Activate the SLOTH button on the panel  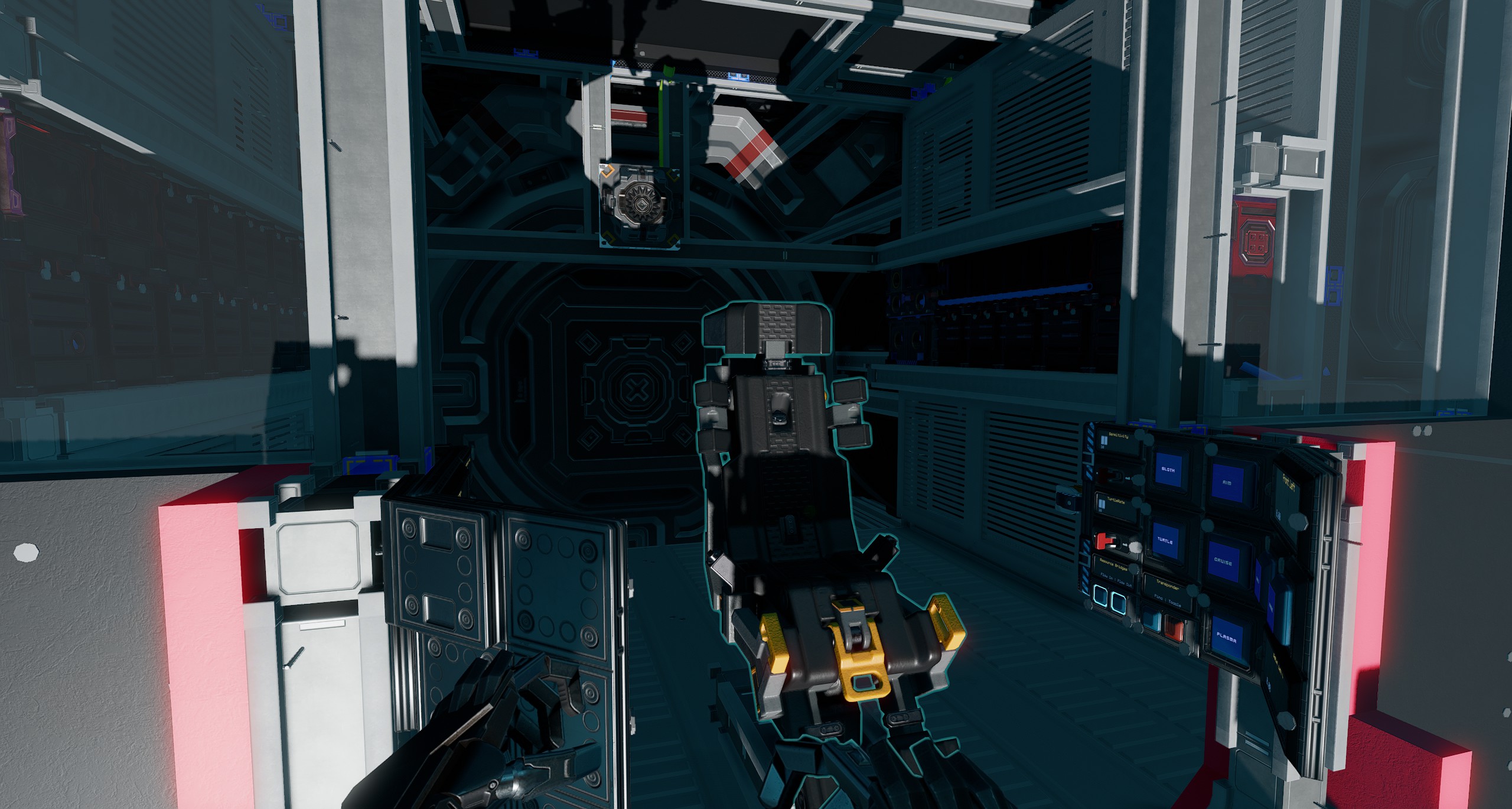click(x=1168, y=470)
